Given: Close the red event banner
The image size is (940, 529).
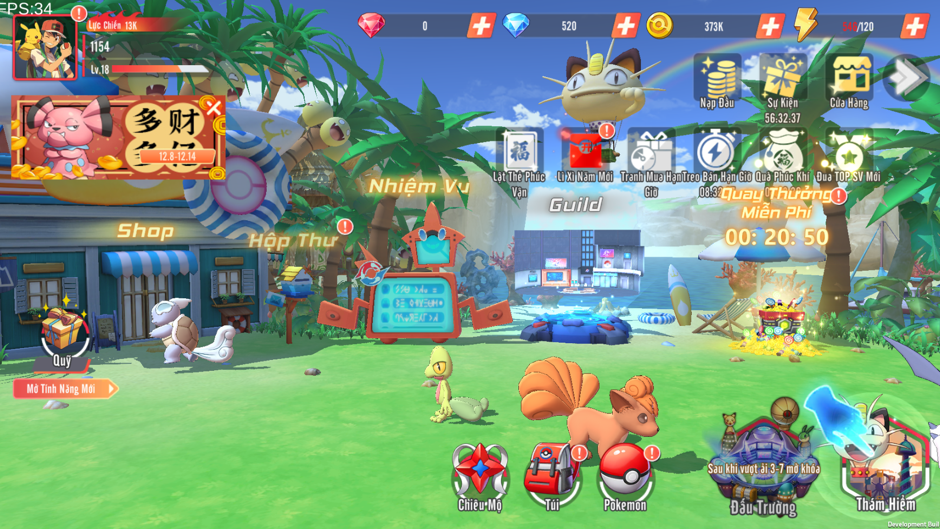Looking at the screenshot, I should pos(212,107).
